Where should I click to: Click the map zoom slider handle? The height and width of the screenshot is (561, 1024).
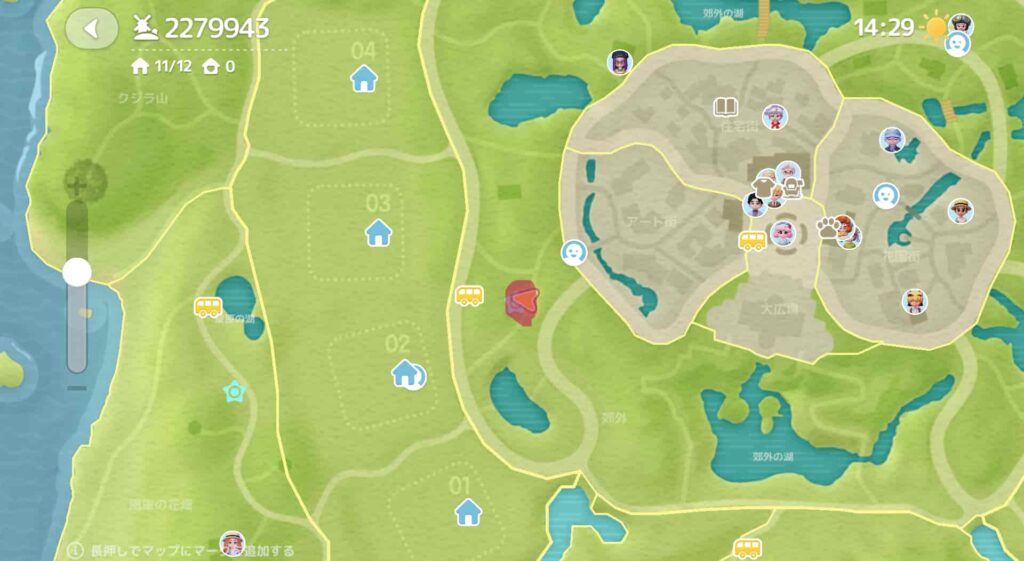coord(77,272)
